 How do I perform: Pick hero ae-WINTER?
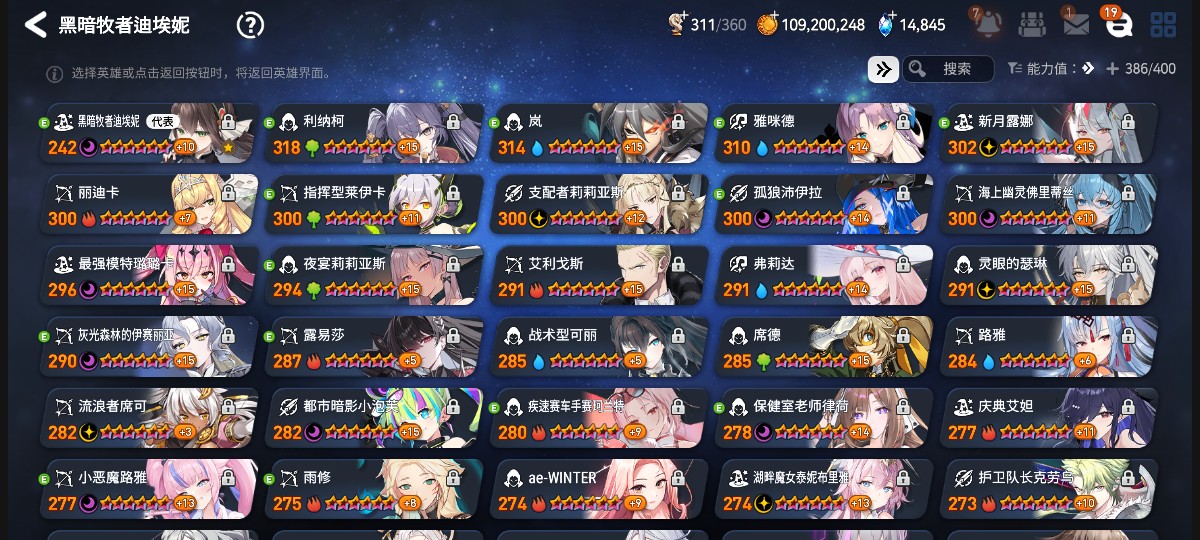pyautogui.click(x=600, y=489)
